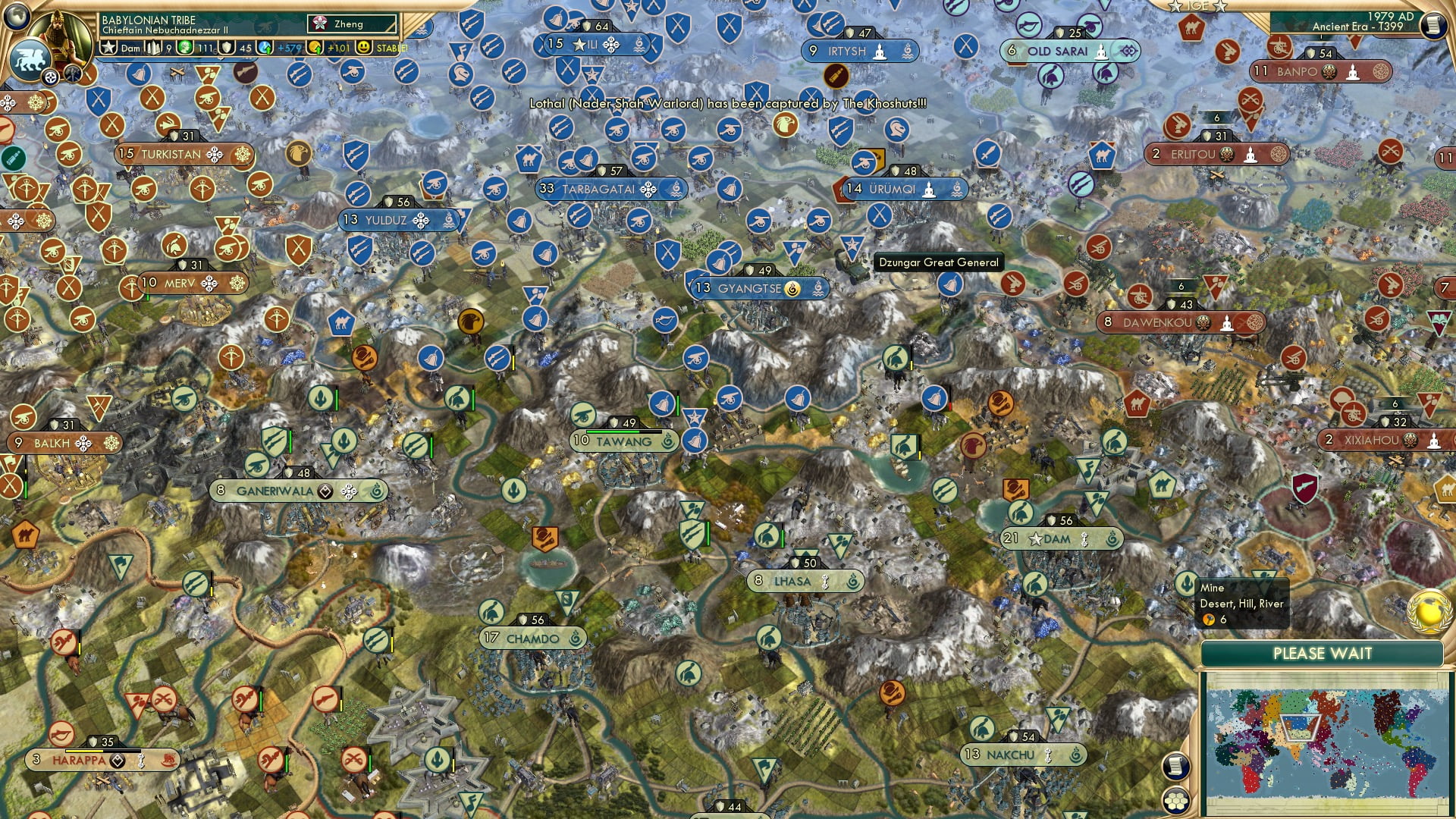Select the Chamdo city banner
The width and height of the screenshot is (1456, 819).
pos(530,639)
